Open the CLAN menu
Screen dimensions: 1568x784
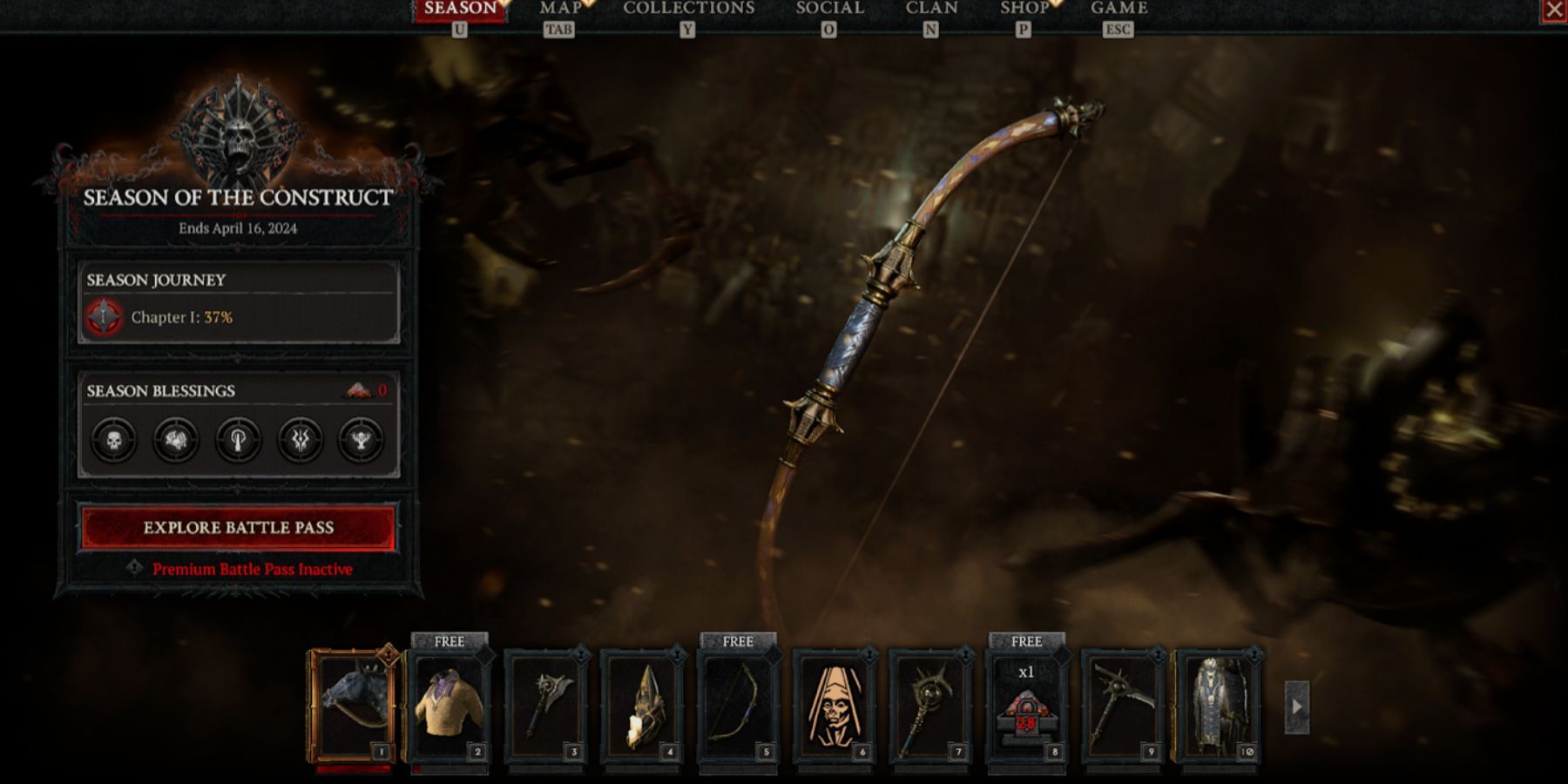coord(930,9)
